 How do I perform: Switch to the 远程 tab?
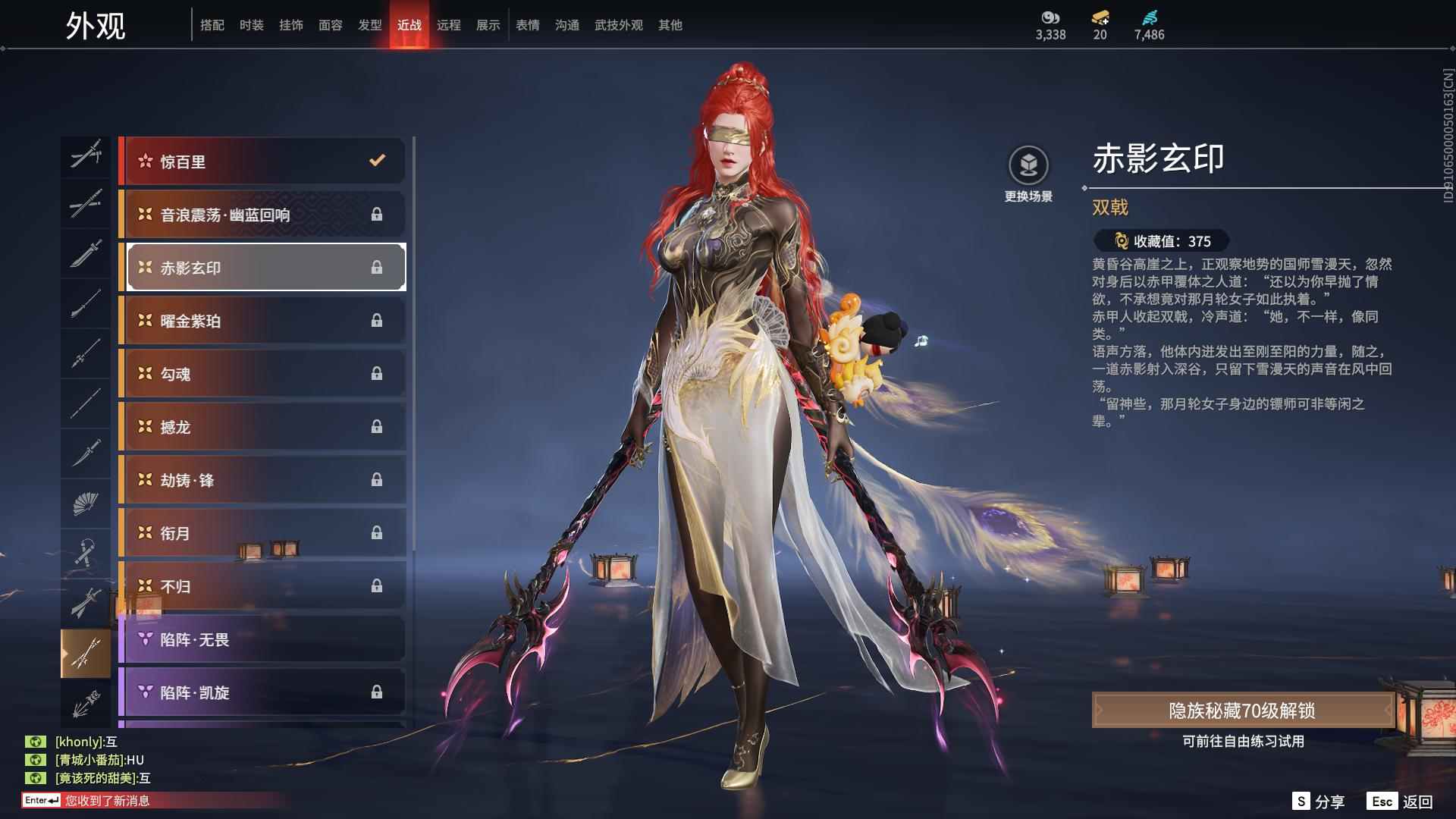tap(450, 24)
